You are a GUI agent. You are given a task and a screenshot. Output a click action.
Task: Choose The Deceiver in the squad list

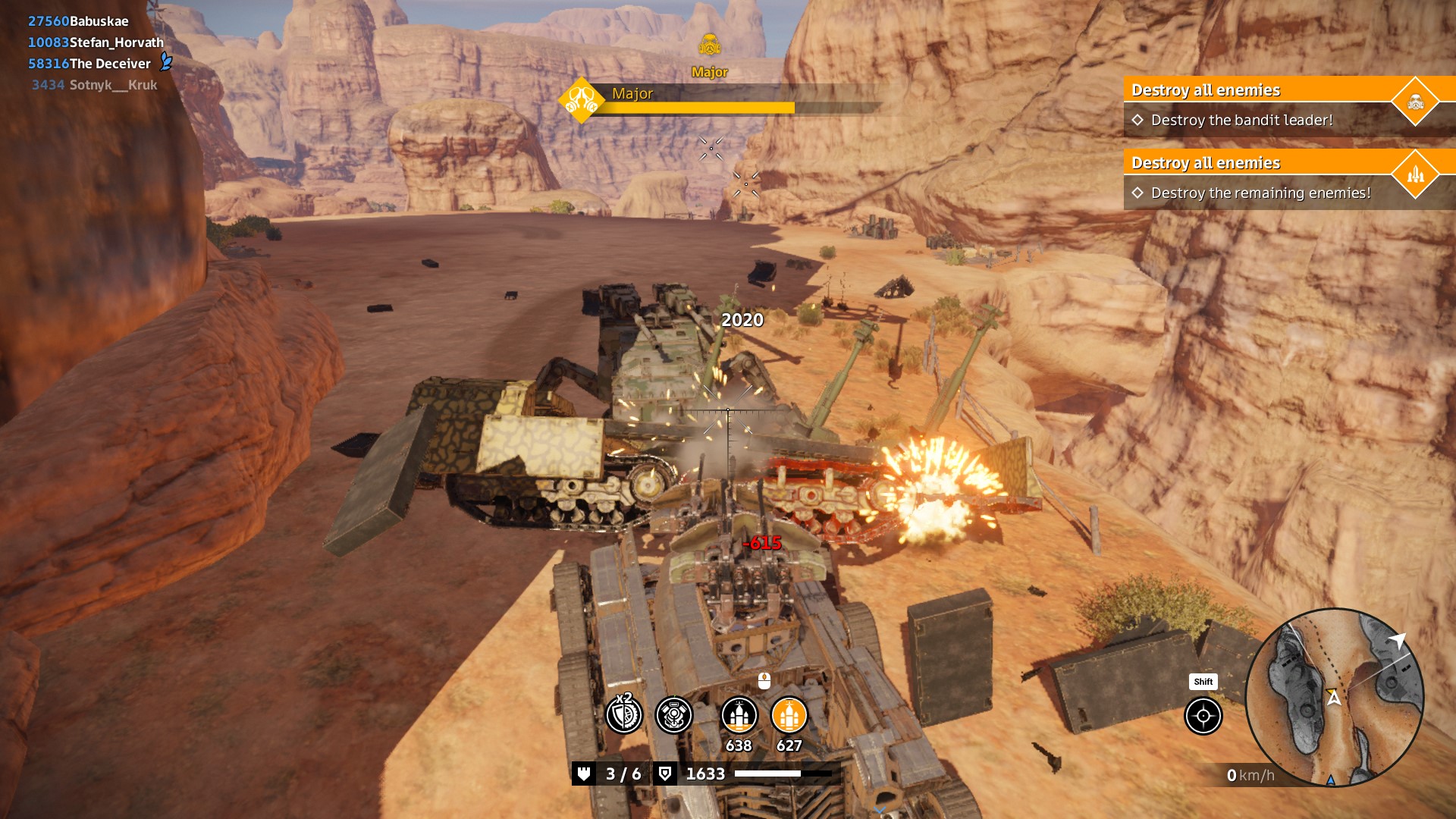pyautogui.click(x=110, y=64)
